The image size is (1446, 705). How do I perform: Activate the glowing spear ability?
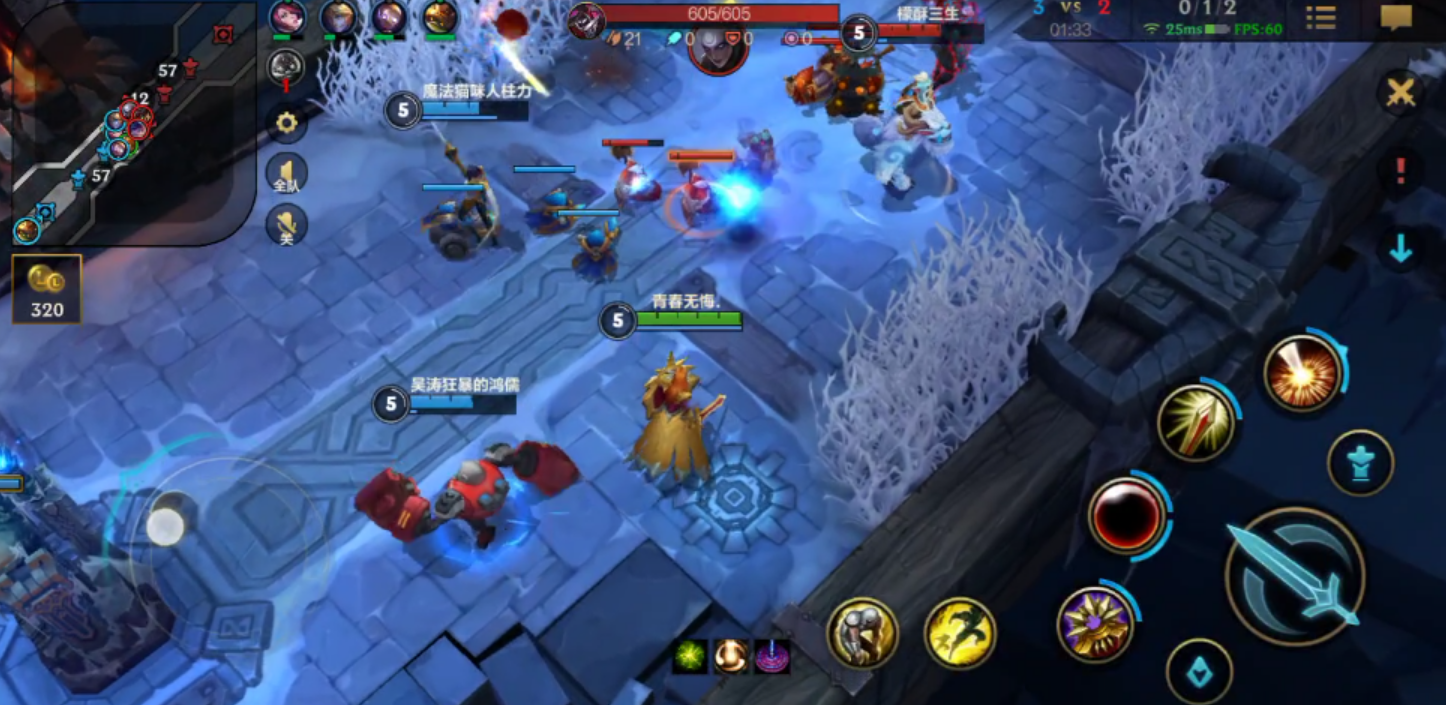[x=1195, y=423]
